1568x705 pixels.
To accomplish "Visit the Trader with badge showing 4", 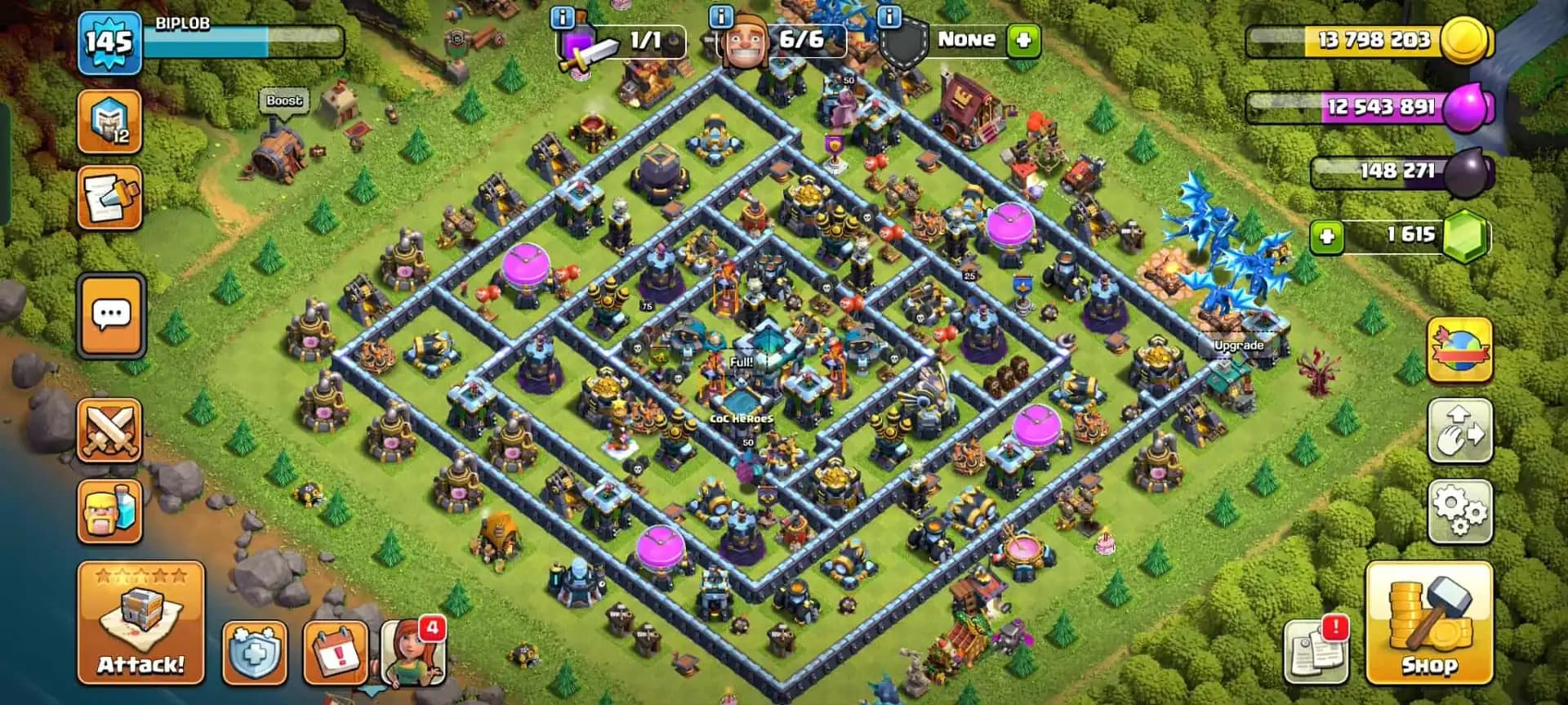I will point(412,654).
